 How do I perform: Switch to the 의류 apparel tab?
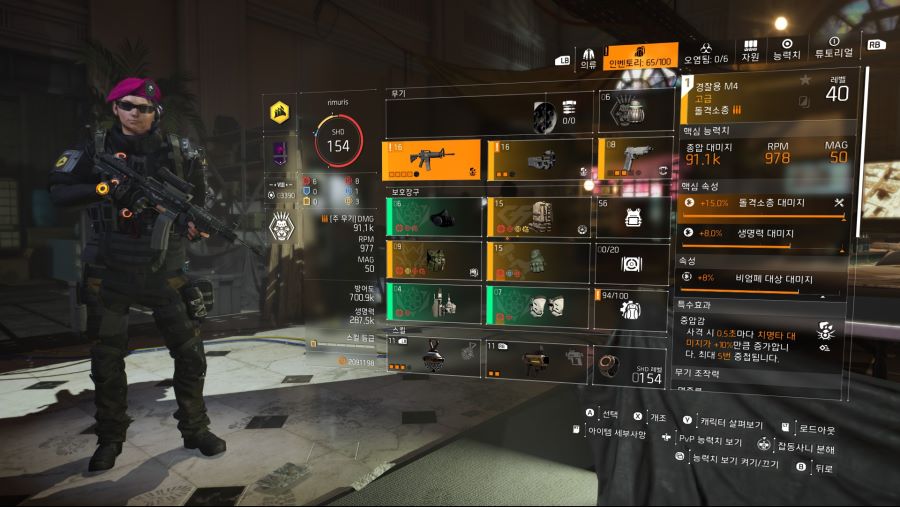click(588, 56)
